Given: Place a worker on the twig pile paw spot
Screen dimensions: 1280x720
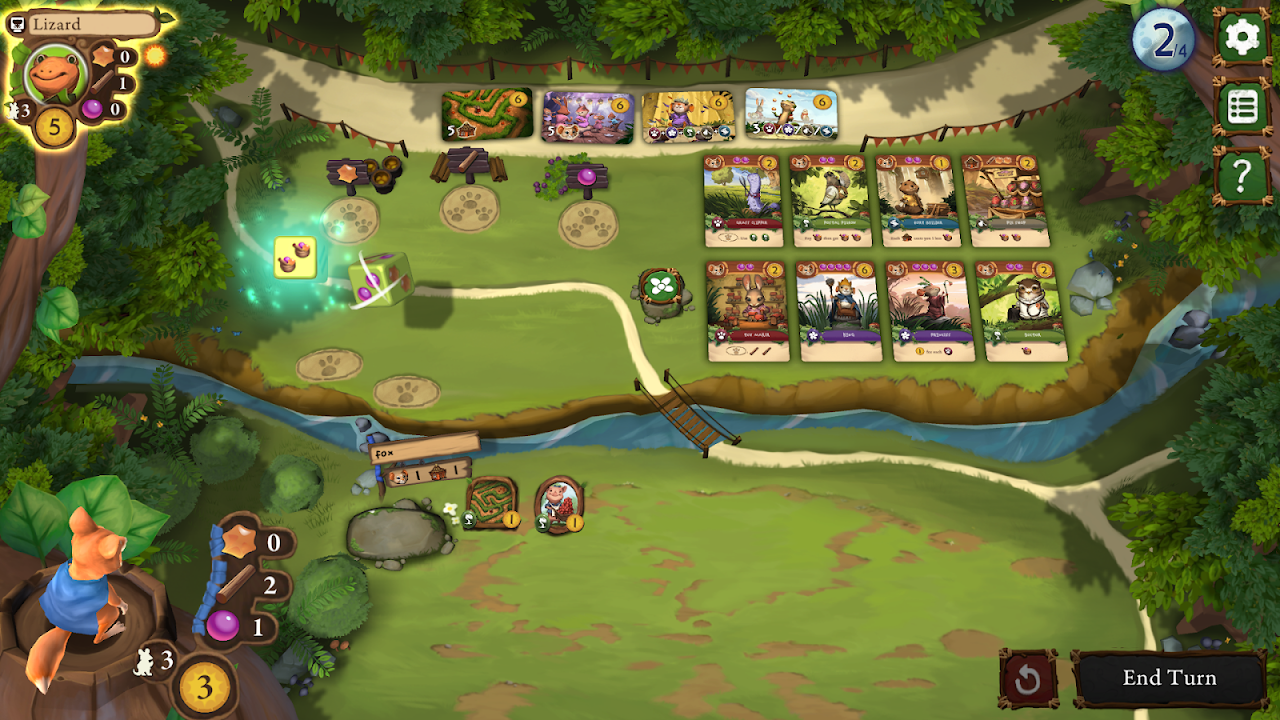Looking at the screenshot, I should coord(469,207).
